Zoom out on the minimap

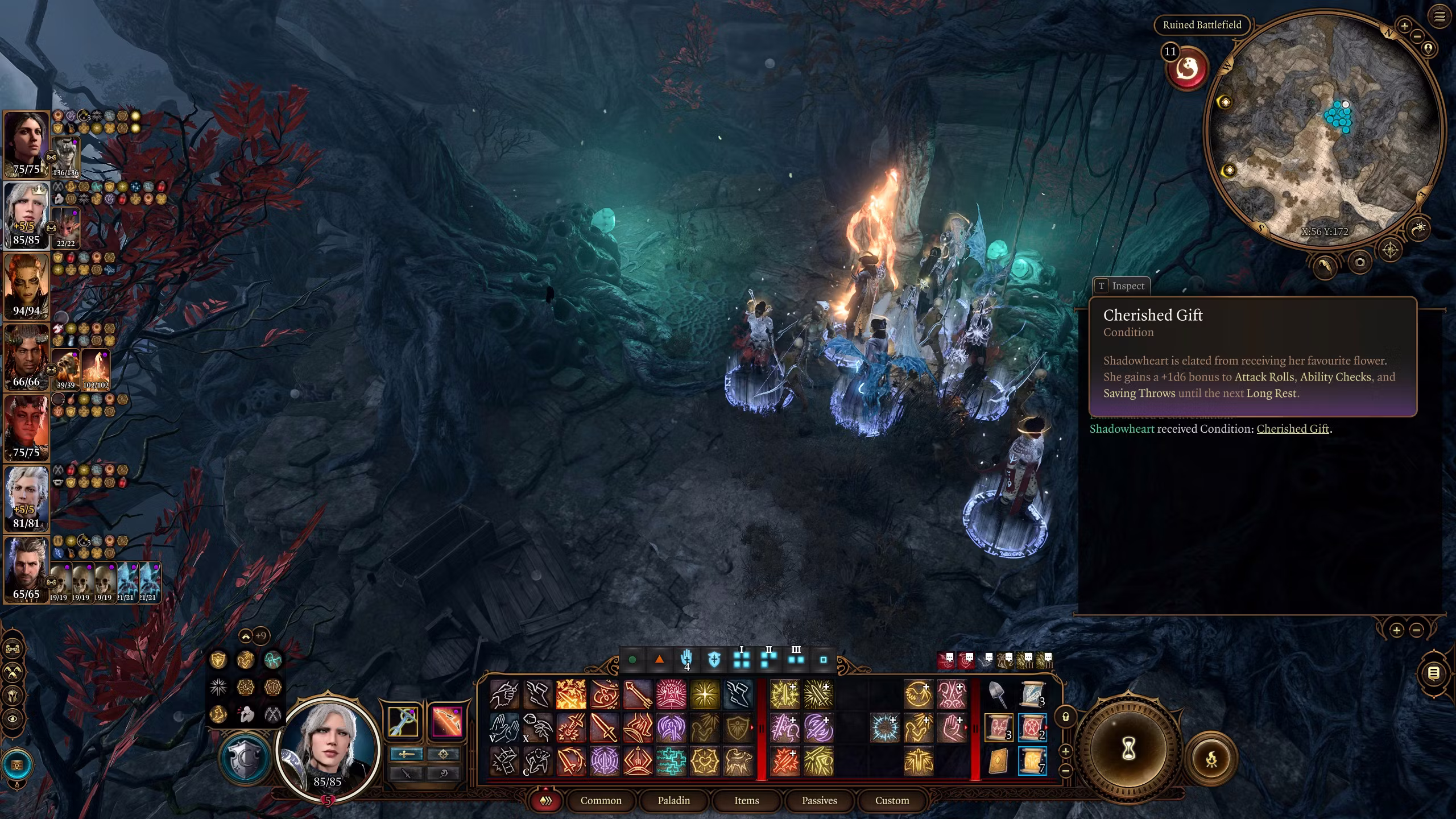[x=1417, y=36]
